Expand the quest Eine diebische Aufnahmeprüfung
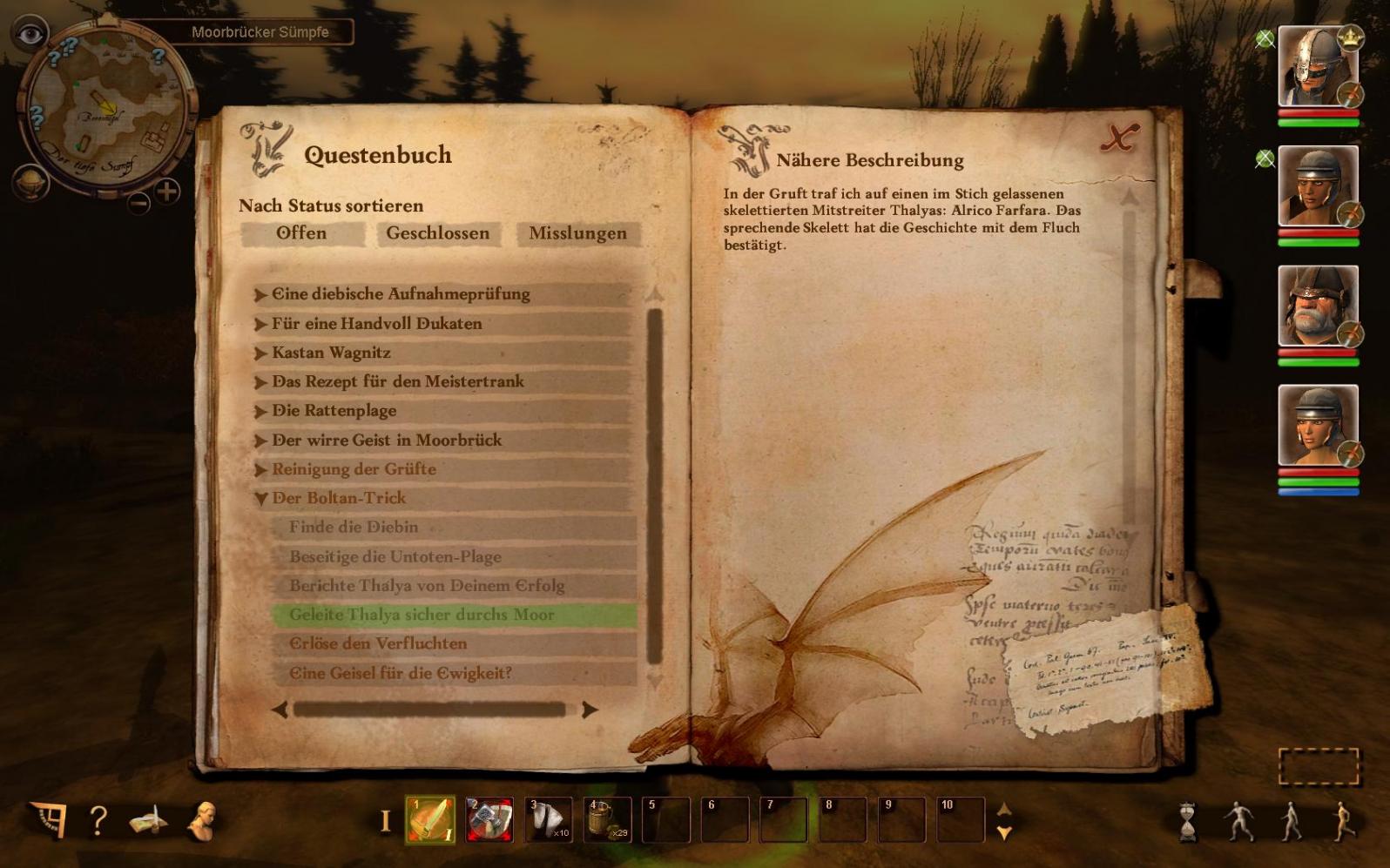The height and width of the screenshot is (868, 1390). click(x=401, y=294)
